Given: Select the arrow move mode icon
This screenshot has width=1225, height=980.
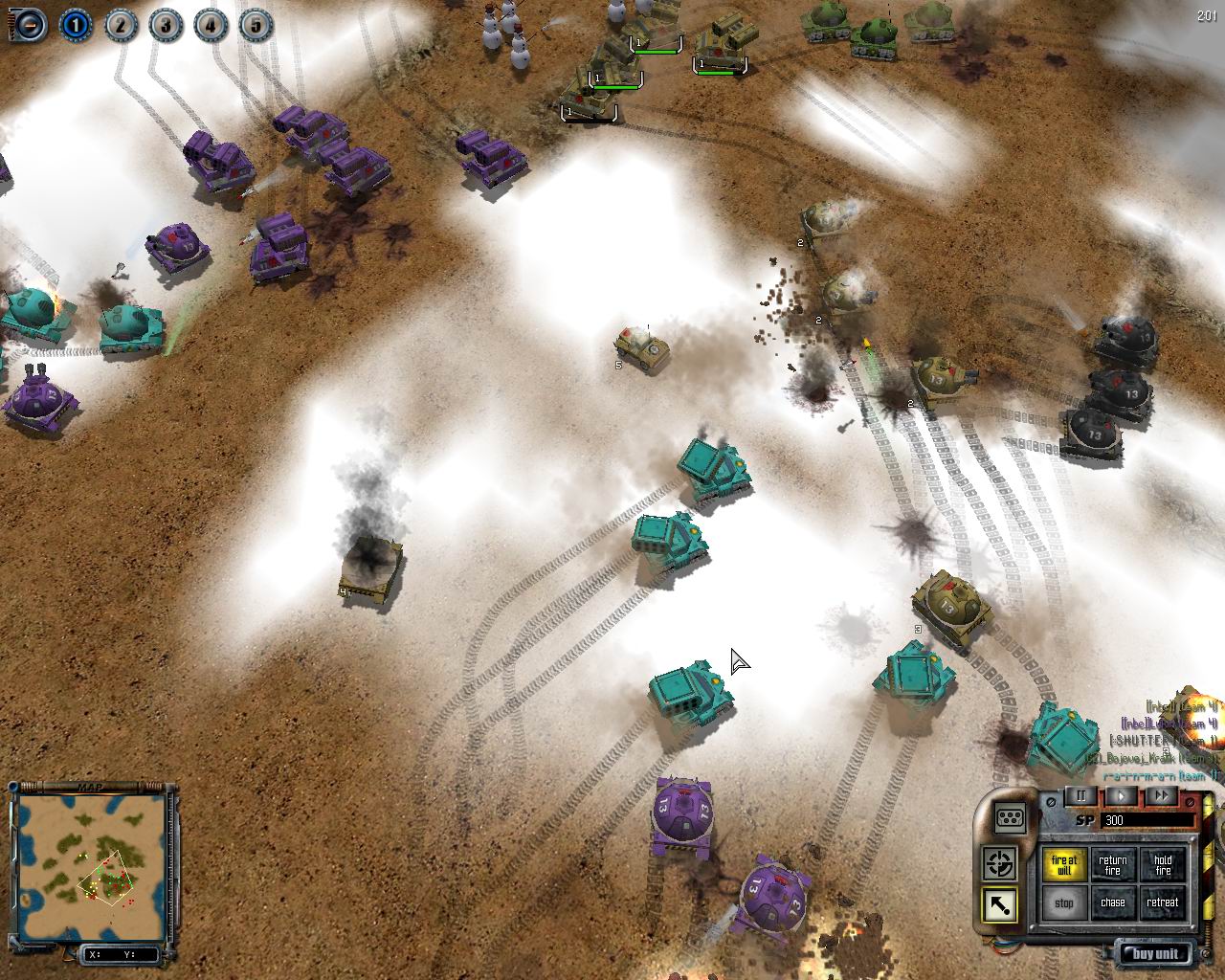Looking at the screenshot, I should tap(1001, 905).
